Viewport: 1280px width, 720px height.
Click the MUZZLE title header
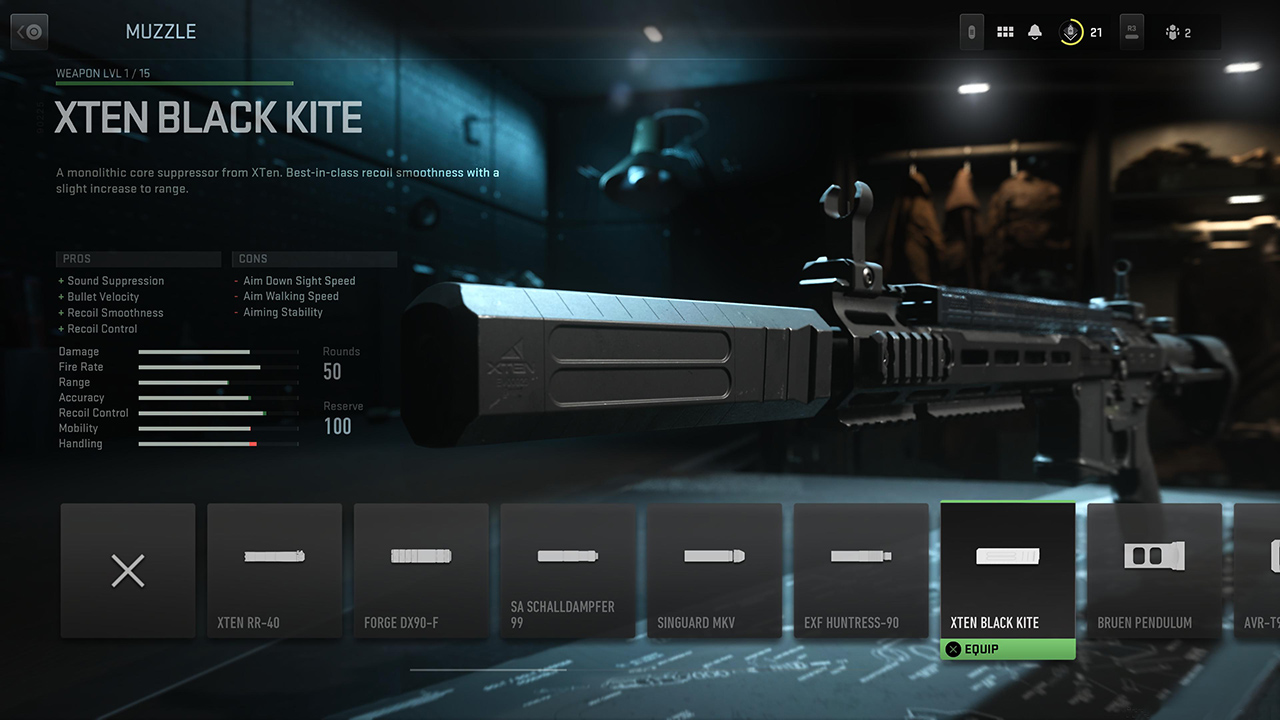click(x=161, y=31)
